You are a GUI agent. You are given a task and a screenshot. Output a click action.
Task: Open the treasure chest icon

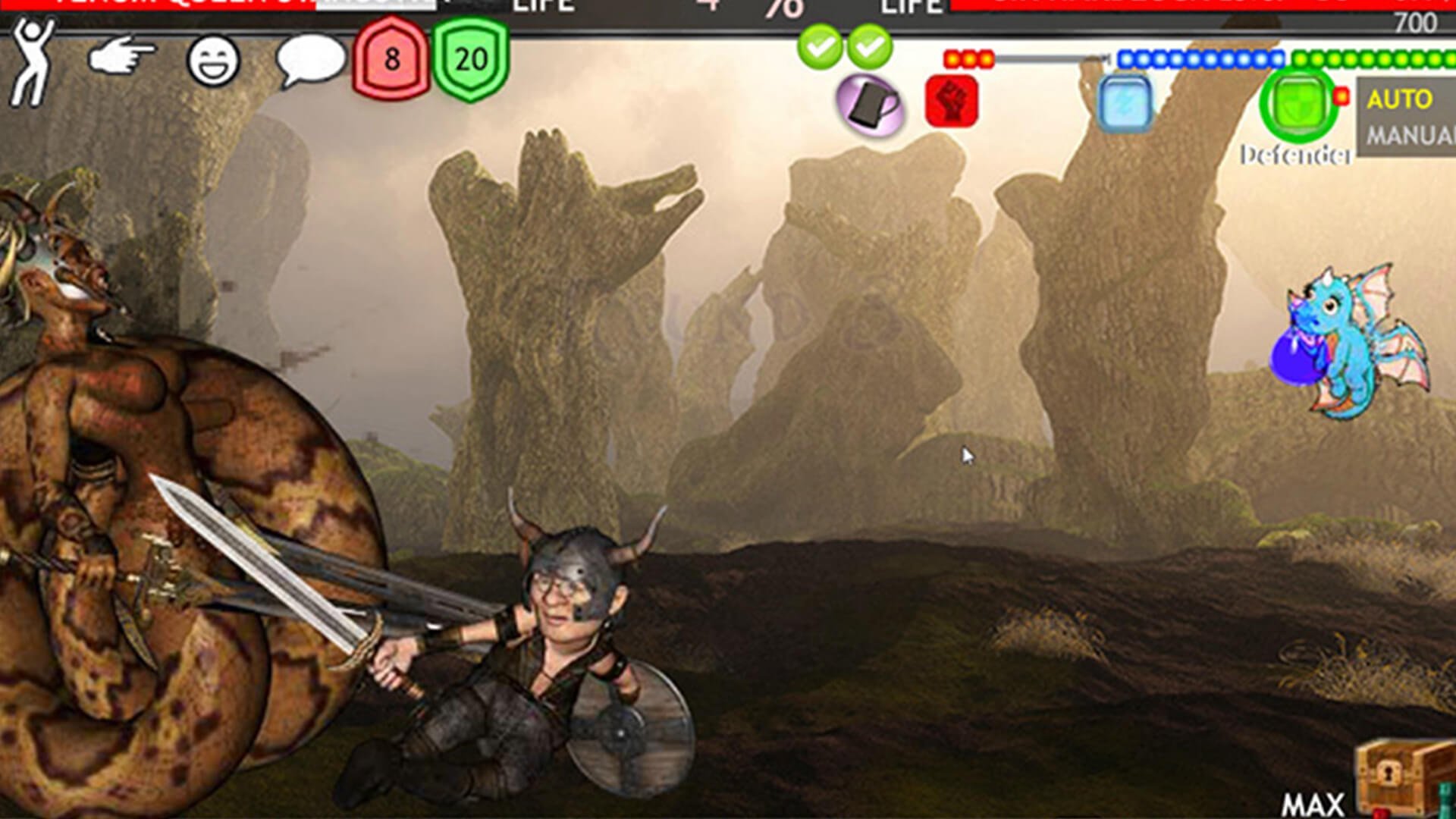click(1403, 780)
